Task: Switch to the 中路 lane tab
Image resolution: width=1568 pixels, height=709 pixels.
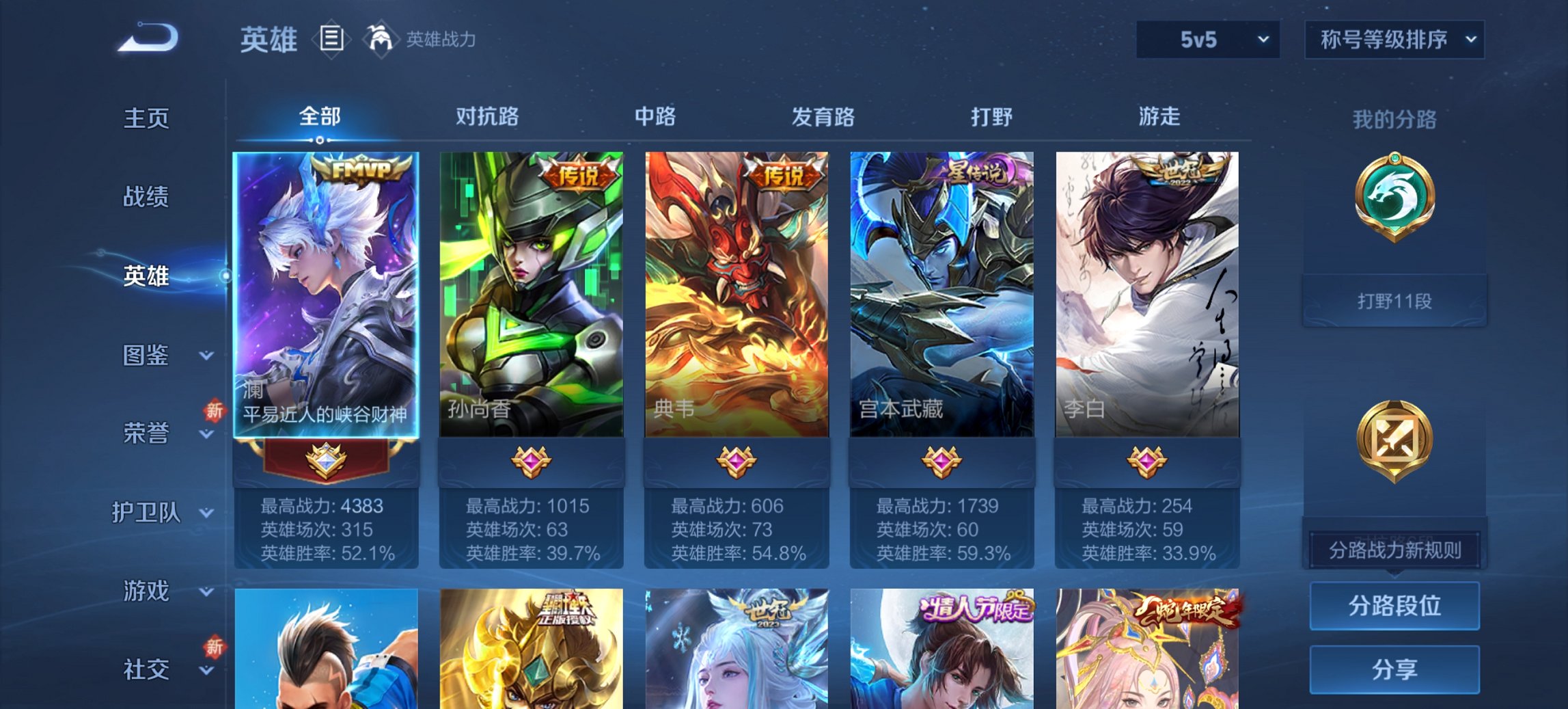Action: [654, 117]
